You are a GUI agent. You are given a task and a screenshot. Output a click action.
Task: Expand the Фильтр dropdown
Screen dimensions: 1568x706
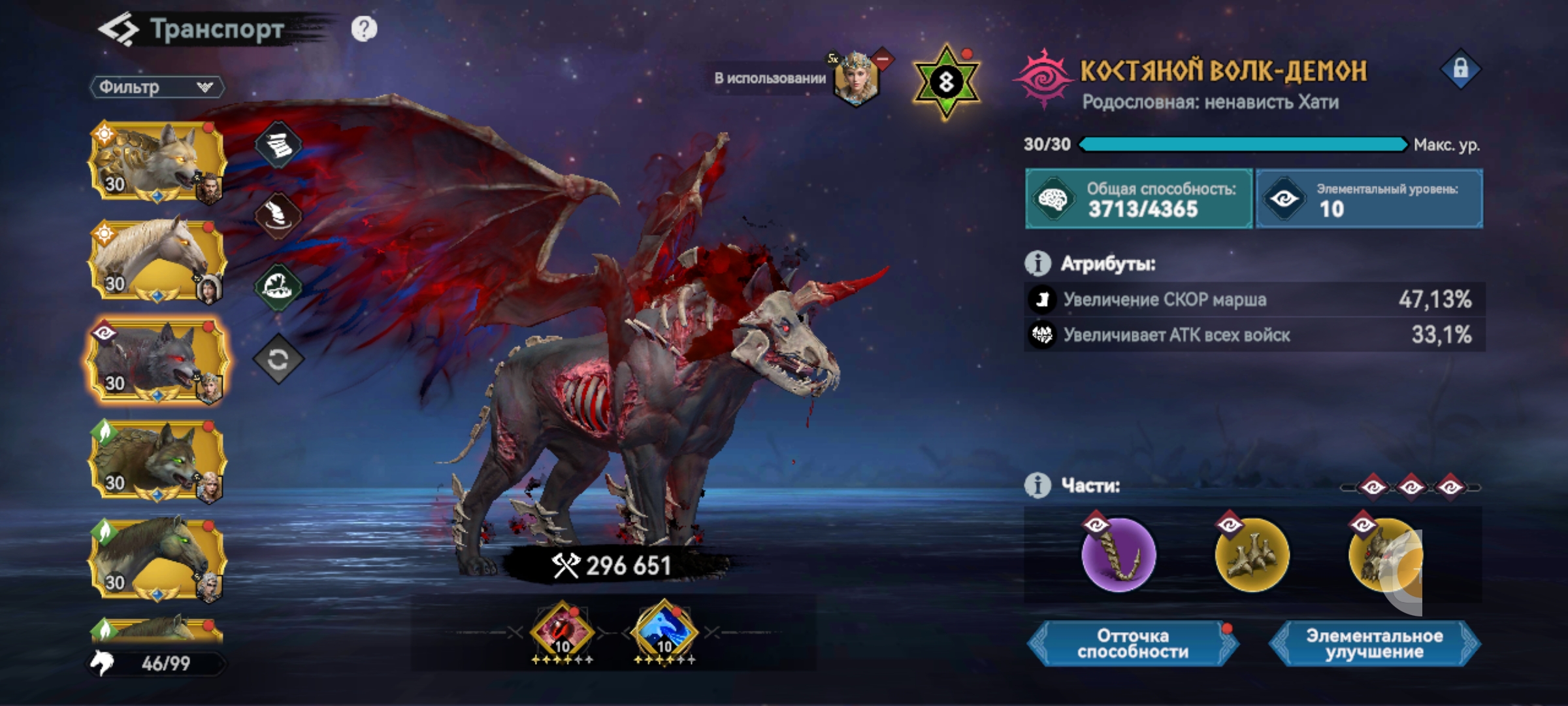[157, 87]
